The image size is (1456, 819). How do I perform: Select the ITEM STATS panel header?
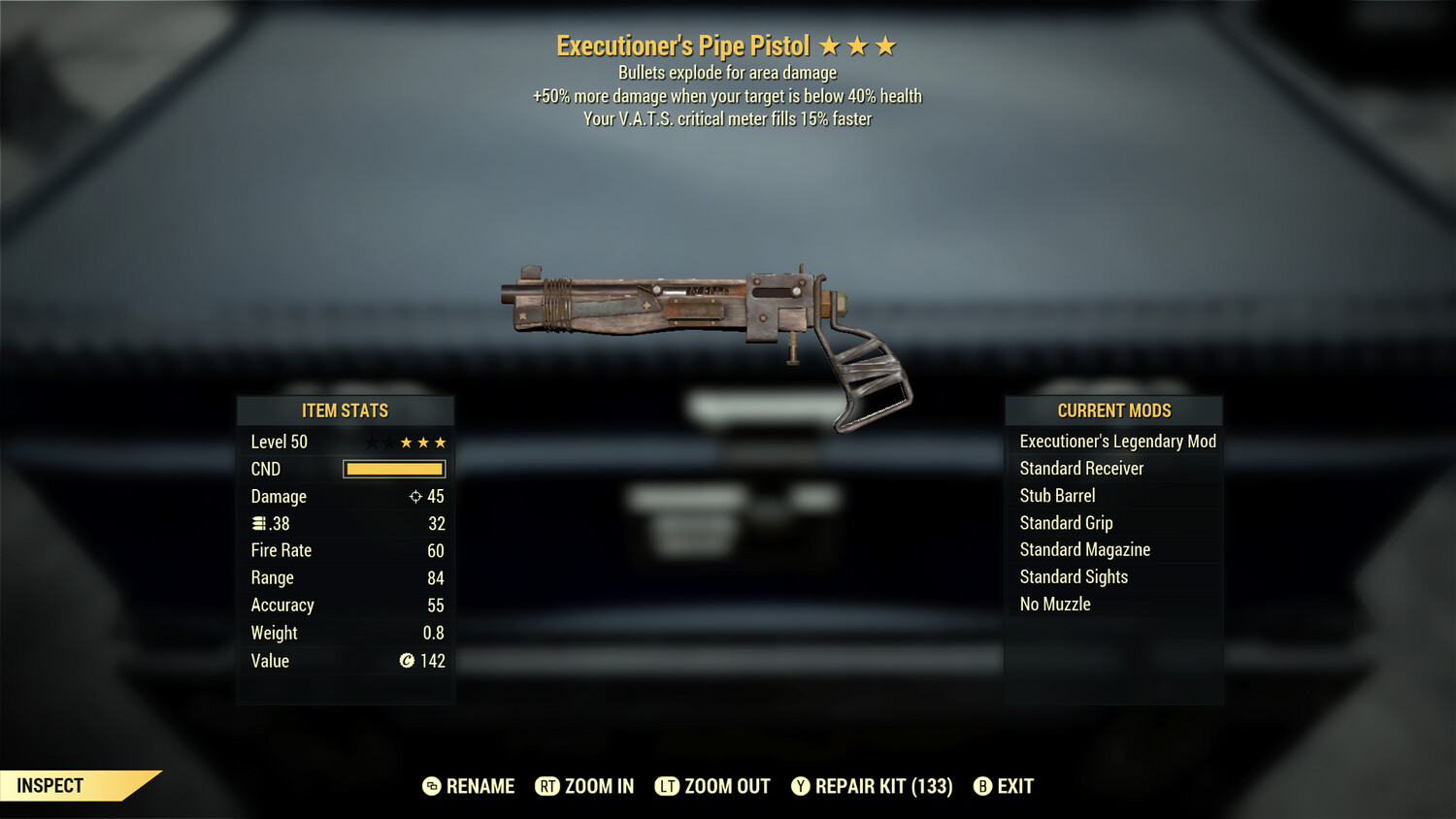pyautogui.click(x=346, y=410)
